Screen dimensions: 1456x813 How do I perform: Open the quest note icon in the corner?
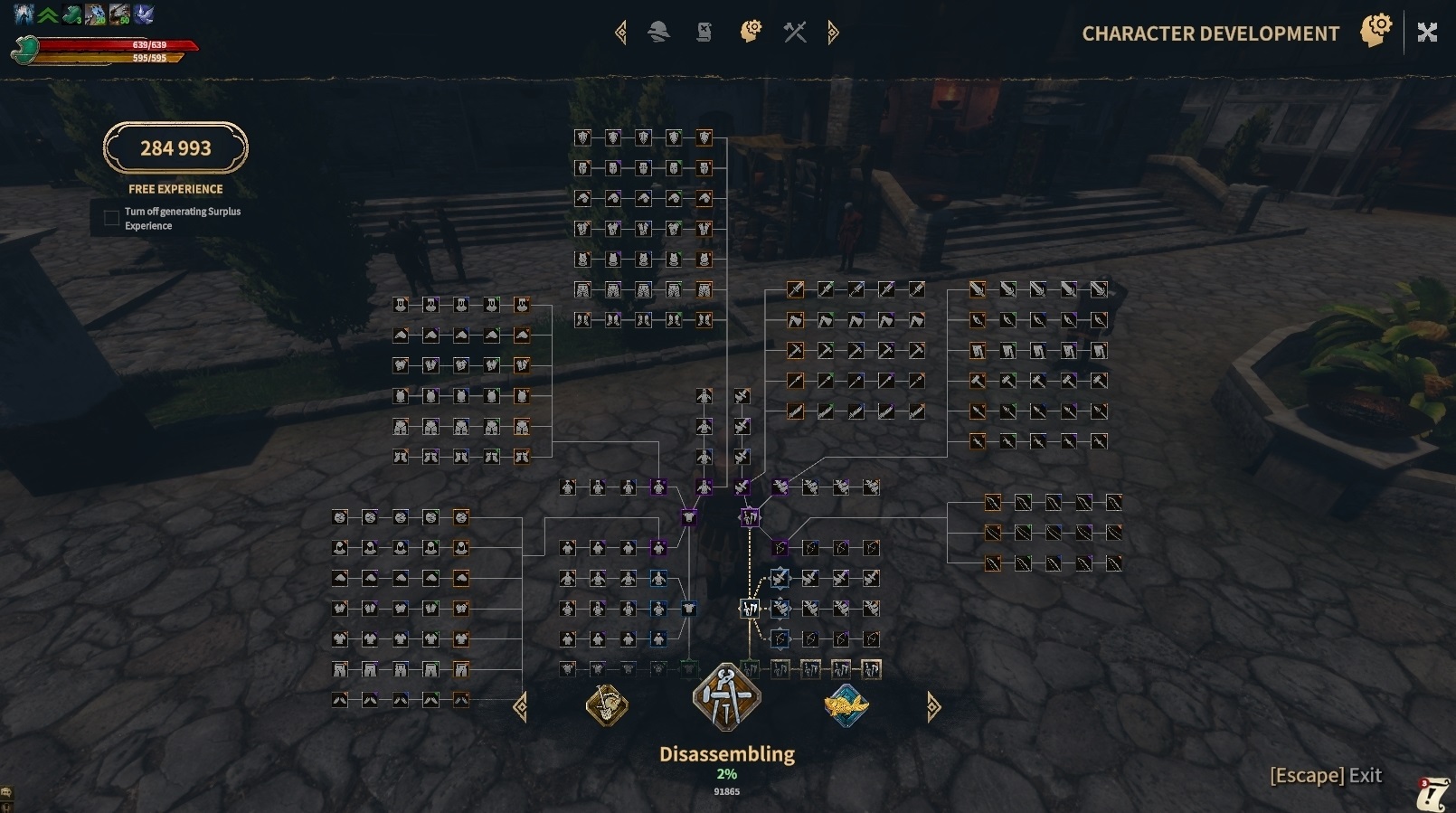click(x=1432, y=793)
